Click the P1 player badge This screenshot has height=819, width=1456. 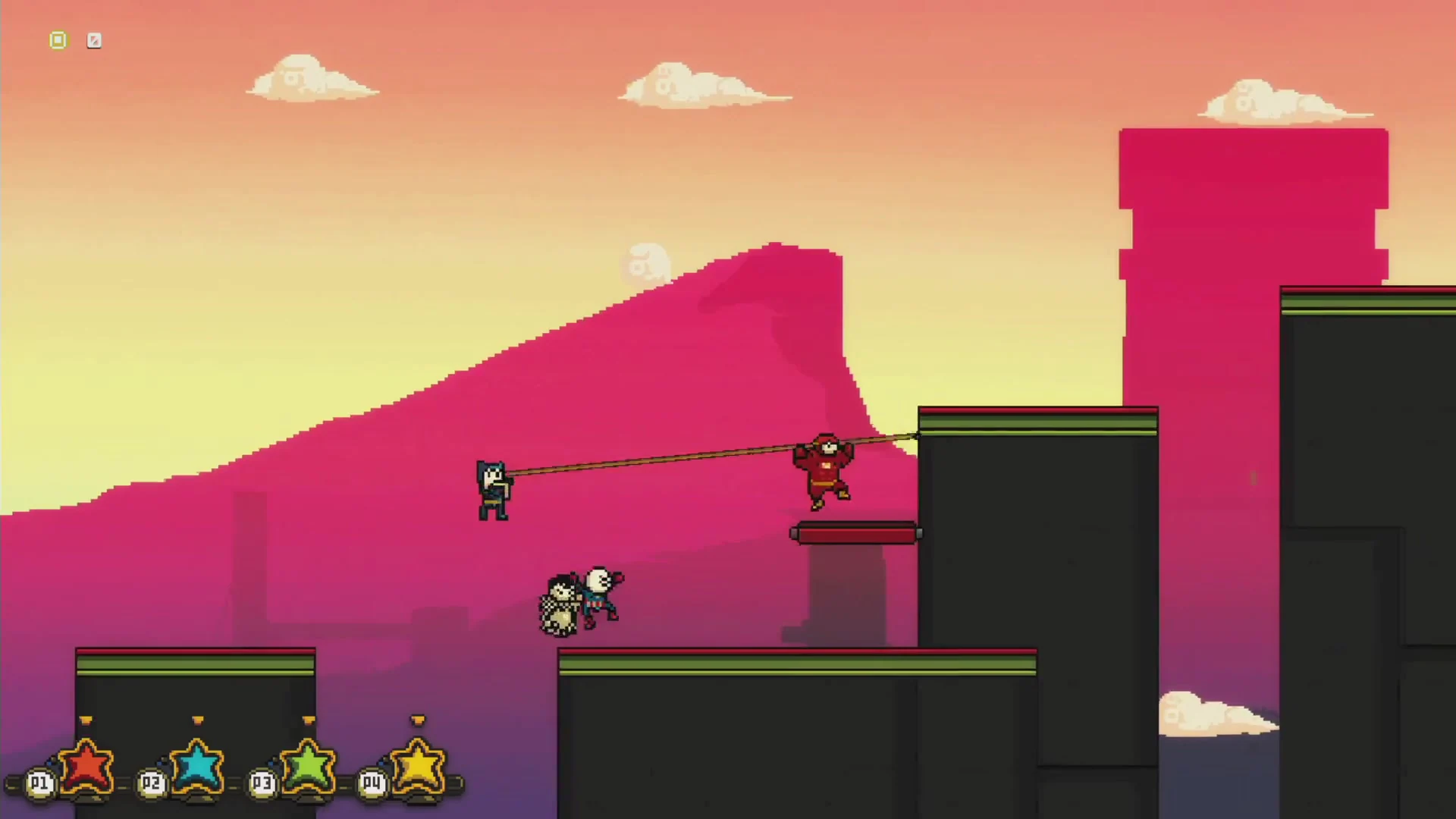[39, 783]
